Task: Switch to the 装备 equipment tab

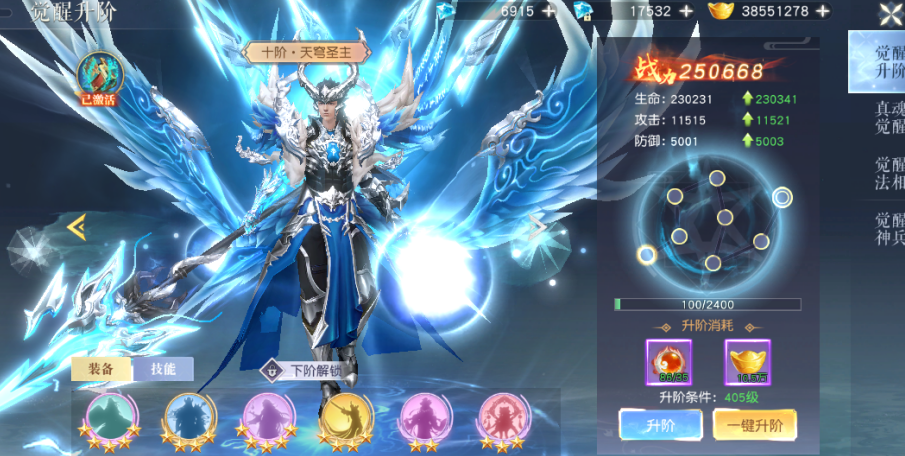Action: (101, 369)
